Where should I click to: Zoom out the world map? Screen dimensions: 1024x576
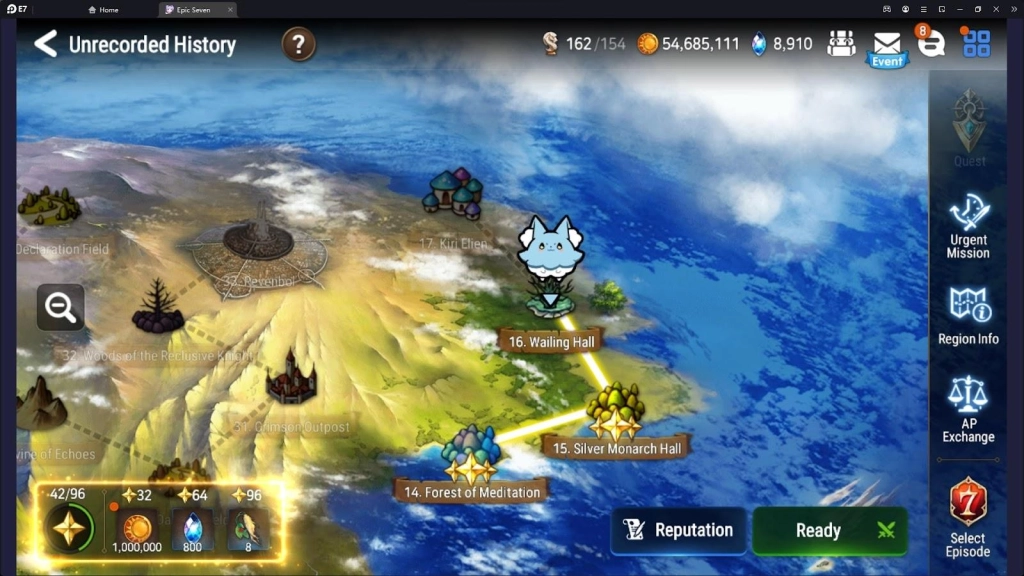coord(60,308)
